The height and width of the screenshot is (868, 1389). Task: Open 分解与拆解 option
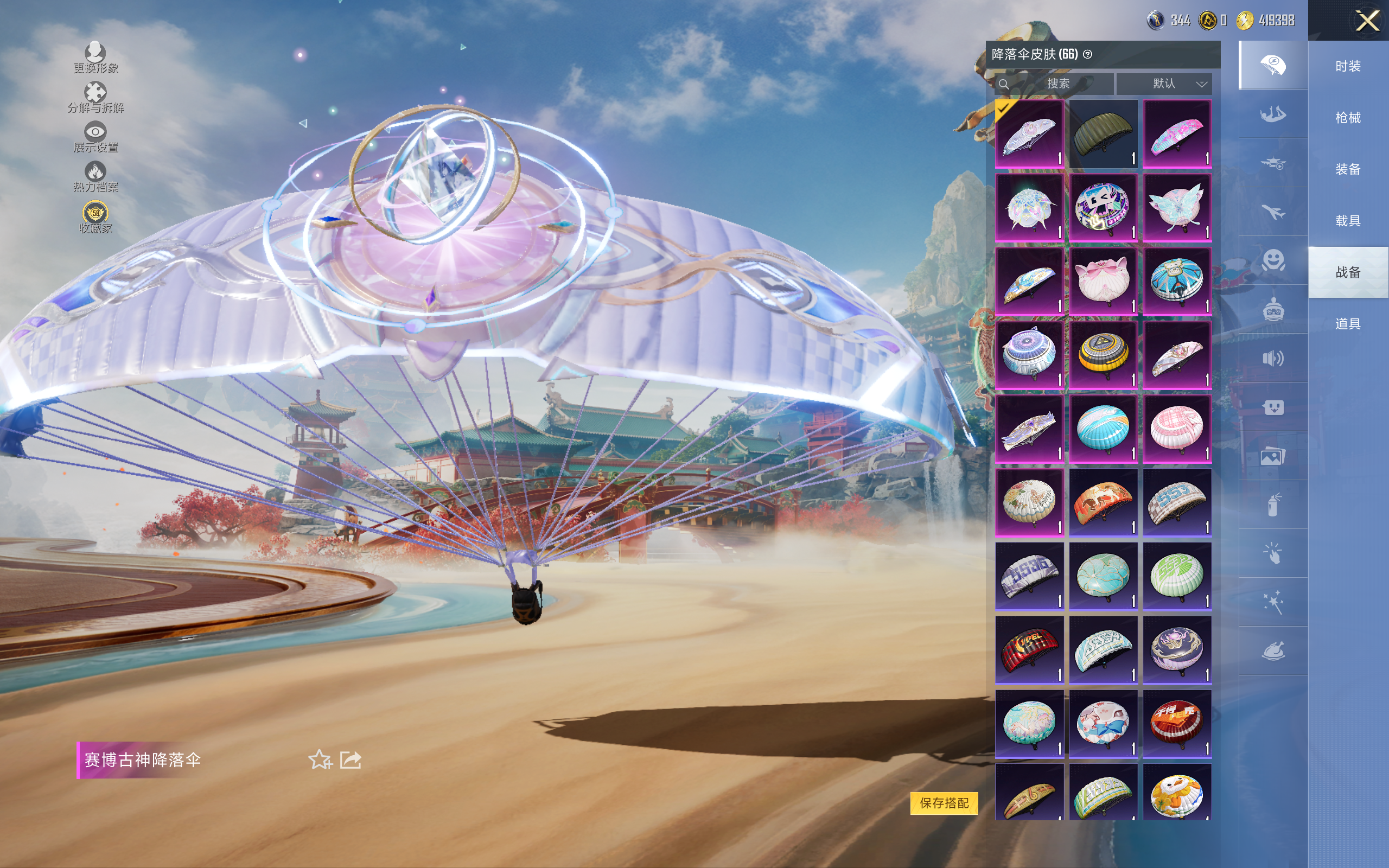(x=95, y=97)
